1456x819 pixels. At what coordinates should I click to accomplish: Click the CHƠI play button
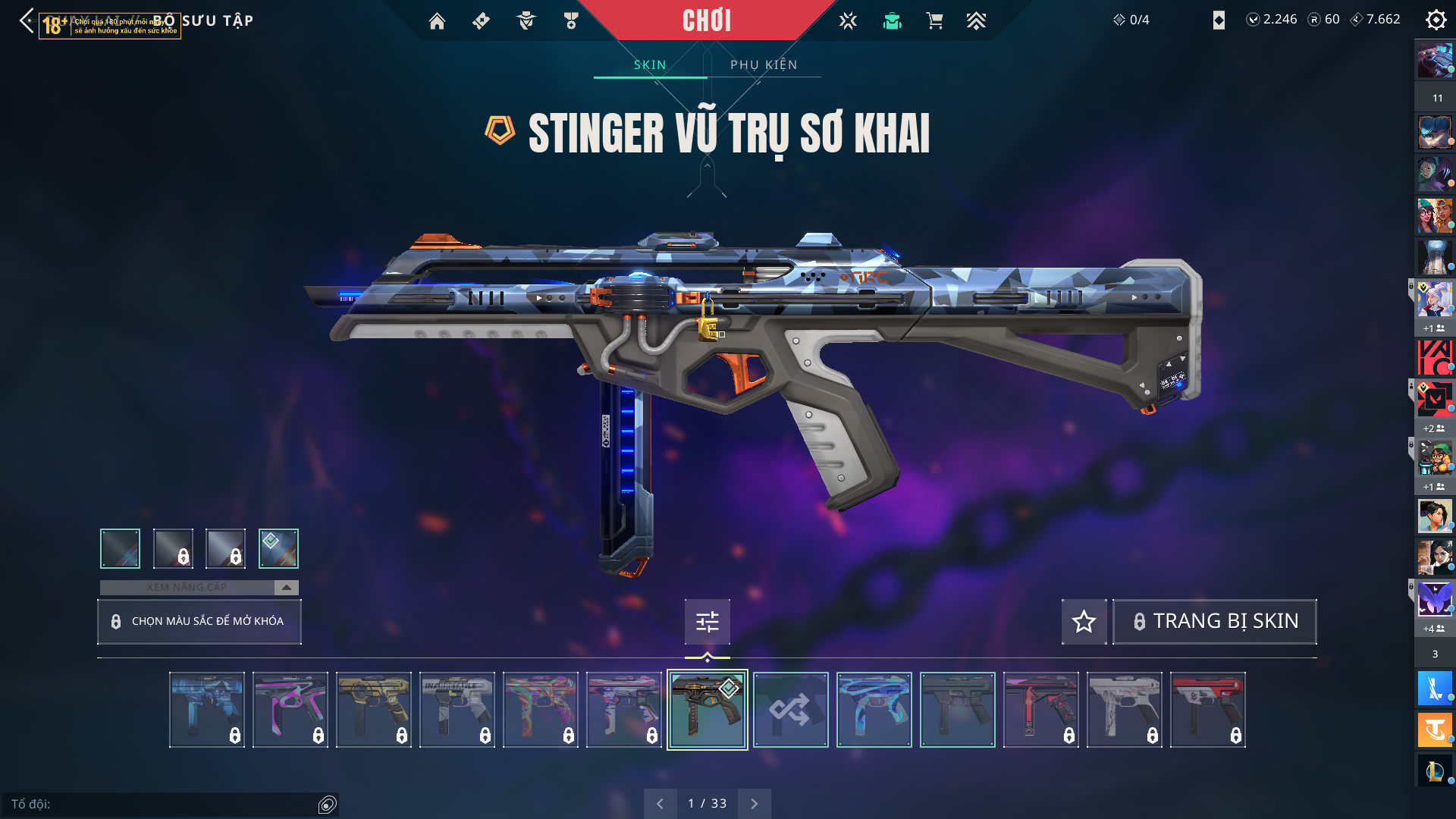(706, 20)
